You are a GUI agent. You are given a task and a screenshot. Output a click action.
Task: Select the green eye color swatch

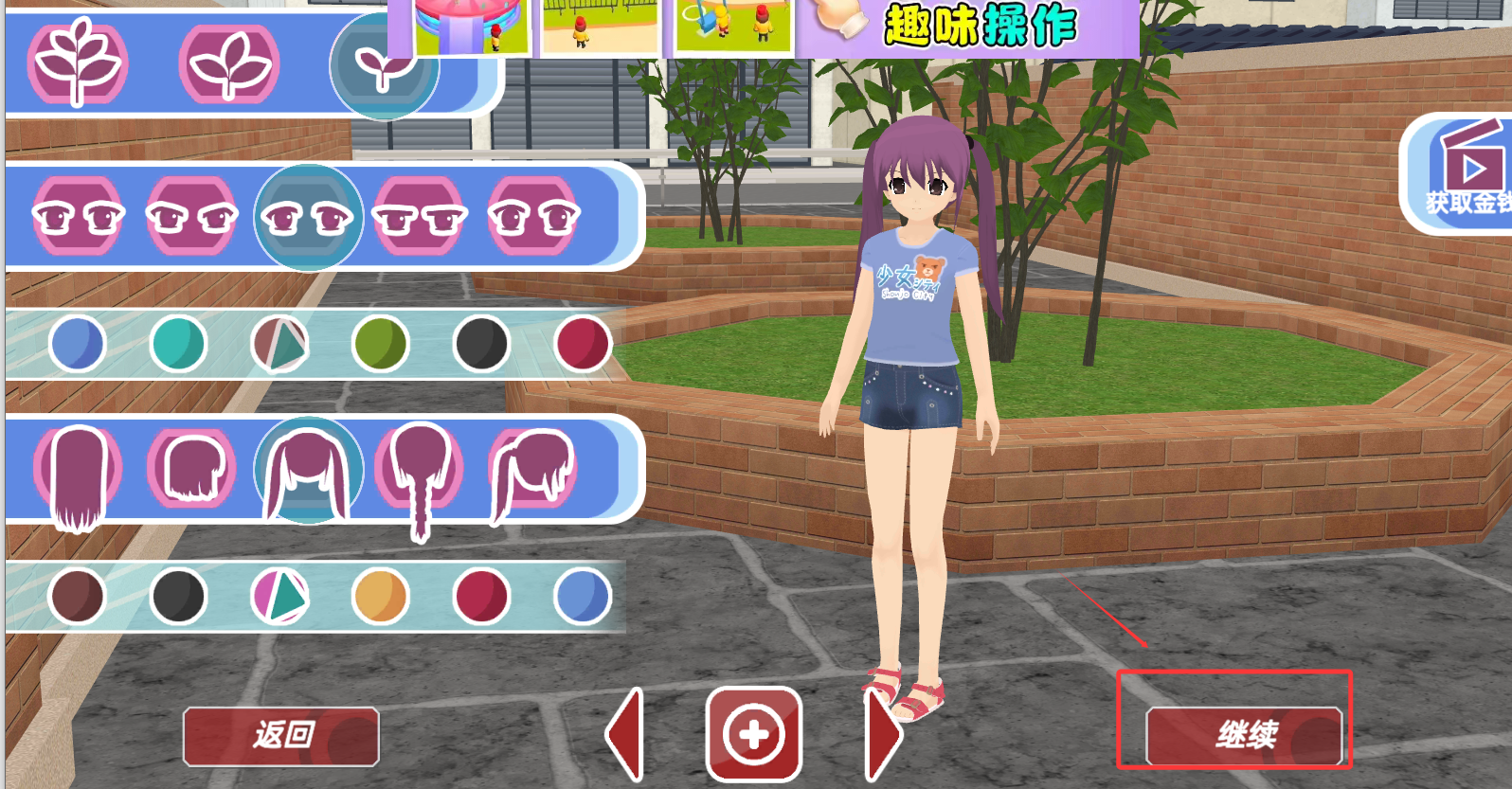click(x=380, y=344)
